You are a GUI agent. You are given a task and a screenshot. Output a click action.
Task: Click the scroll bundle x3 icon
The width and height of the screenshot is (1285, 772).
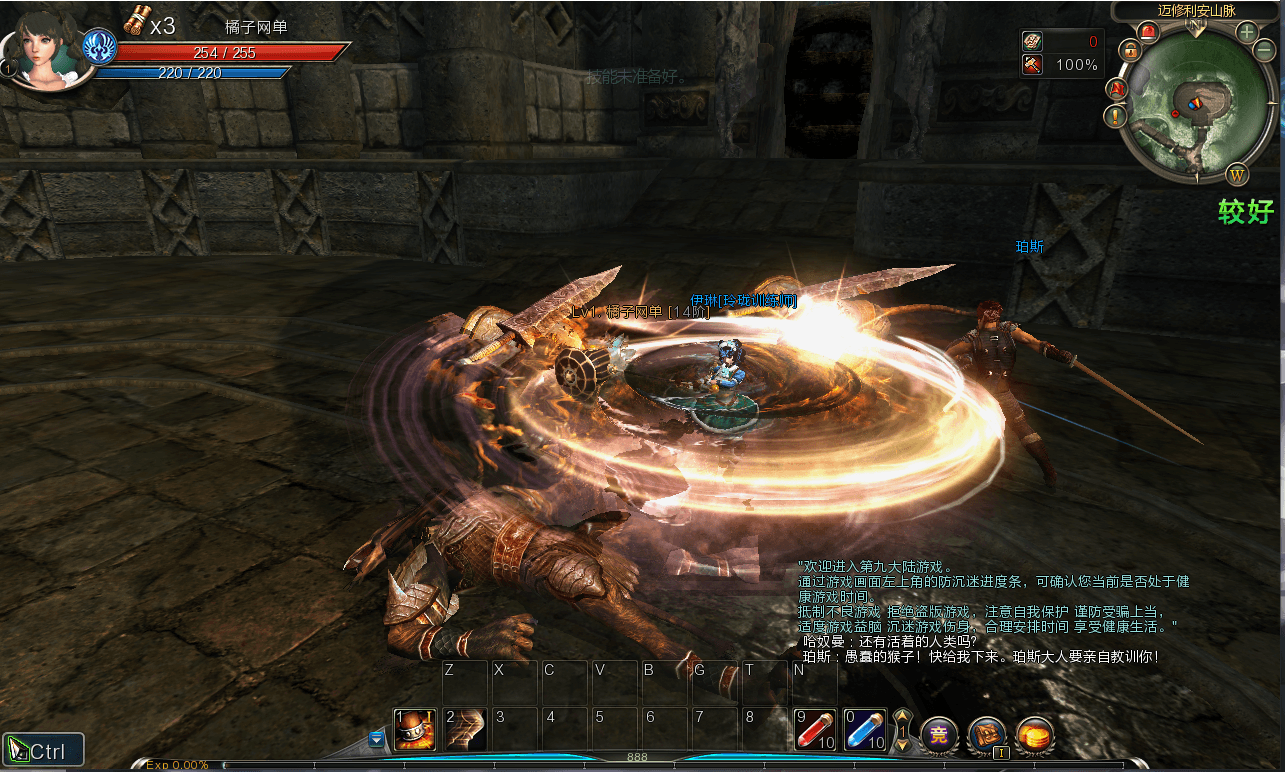point(137,21)
